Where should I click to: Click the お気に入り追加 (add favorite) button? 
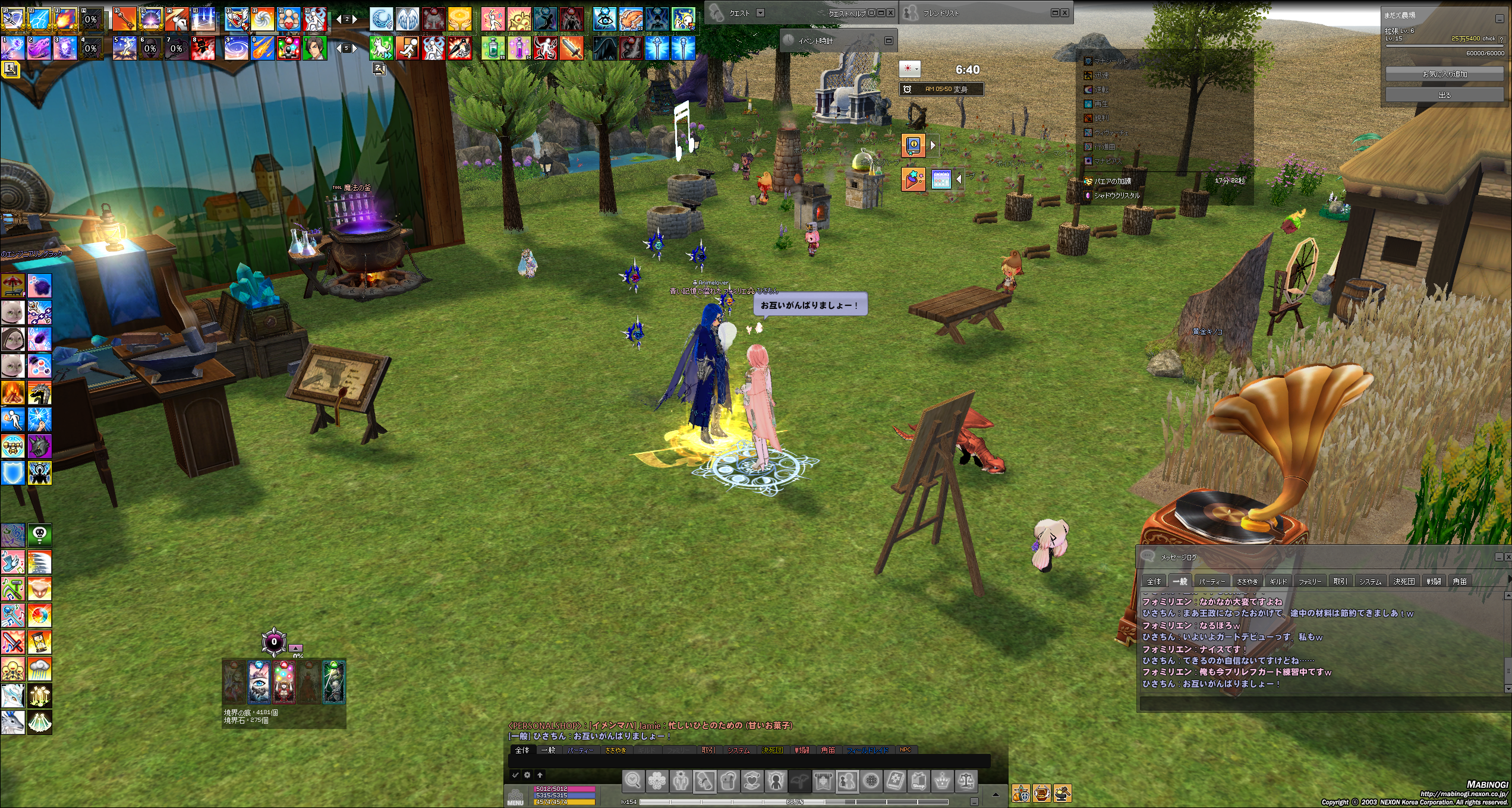(1444, 74)
